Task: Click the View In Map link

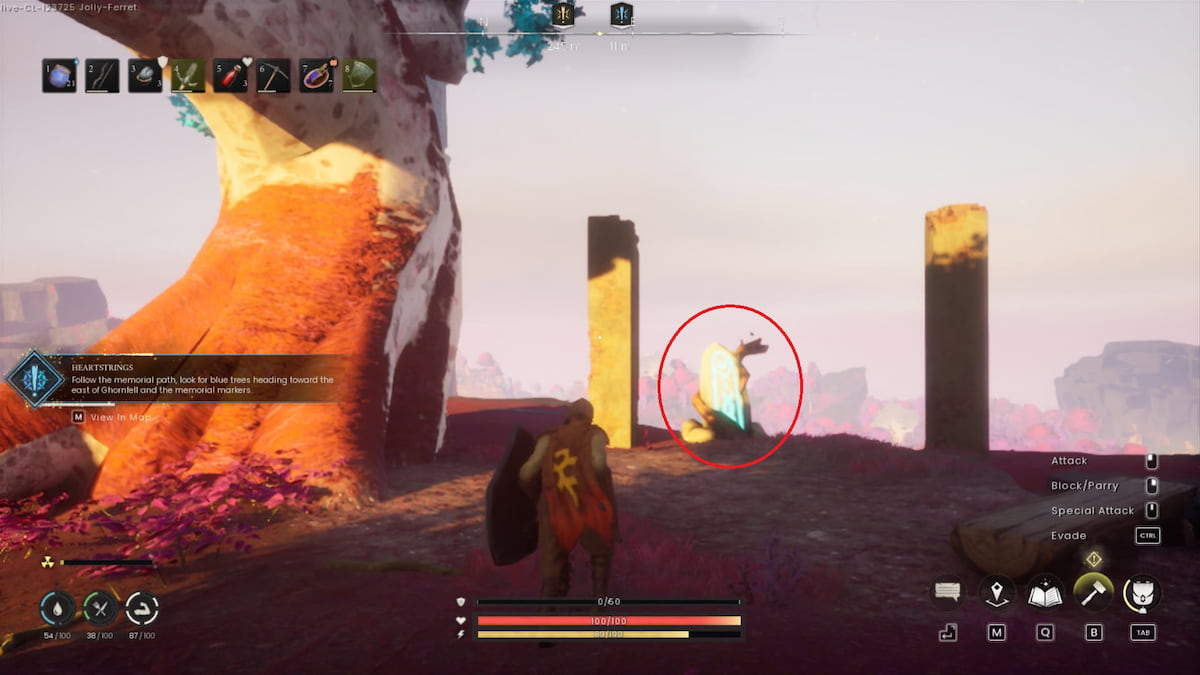Action: [x=120, y=417]
